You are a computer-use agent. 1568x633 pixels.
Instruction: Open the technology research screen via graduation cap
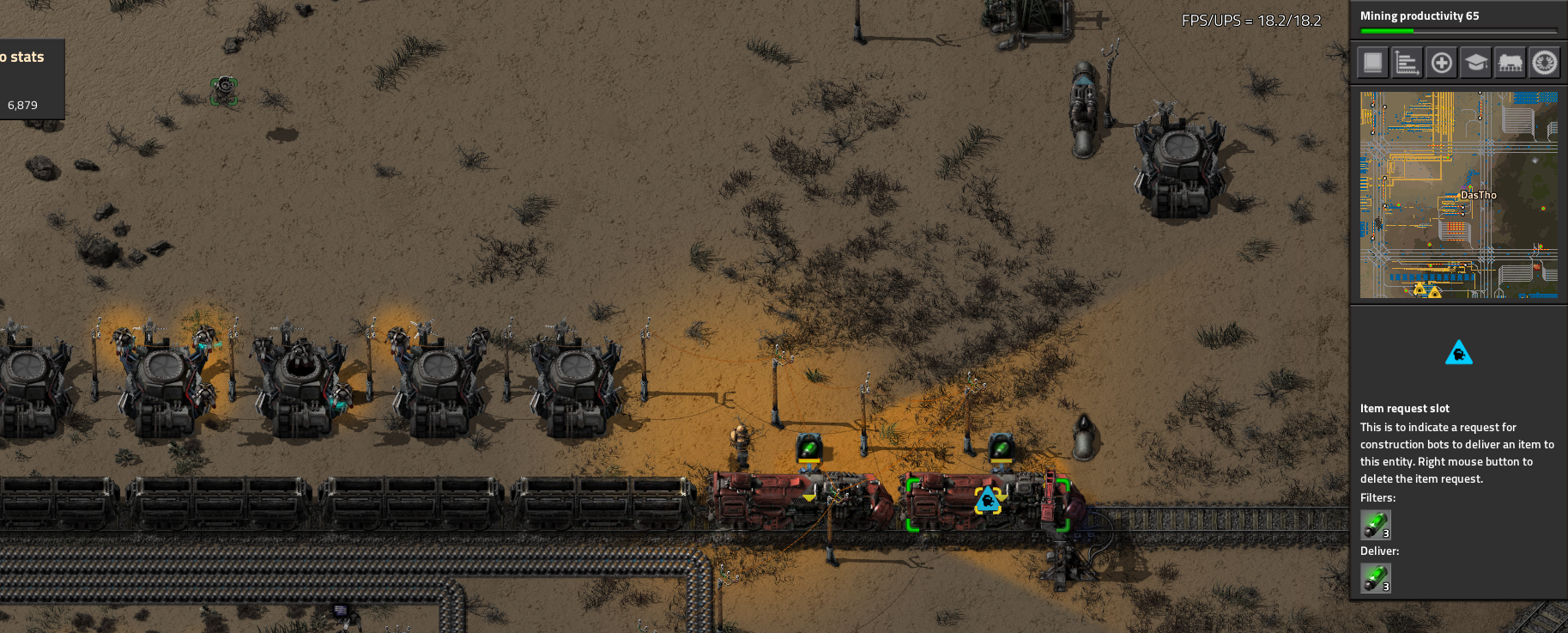1475,62
